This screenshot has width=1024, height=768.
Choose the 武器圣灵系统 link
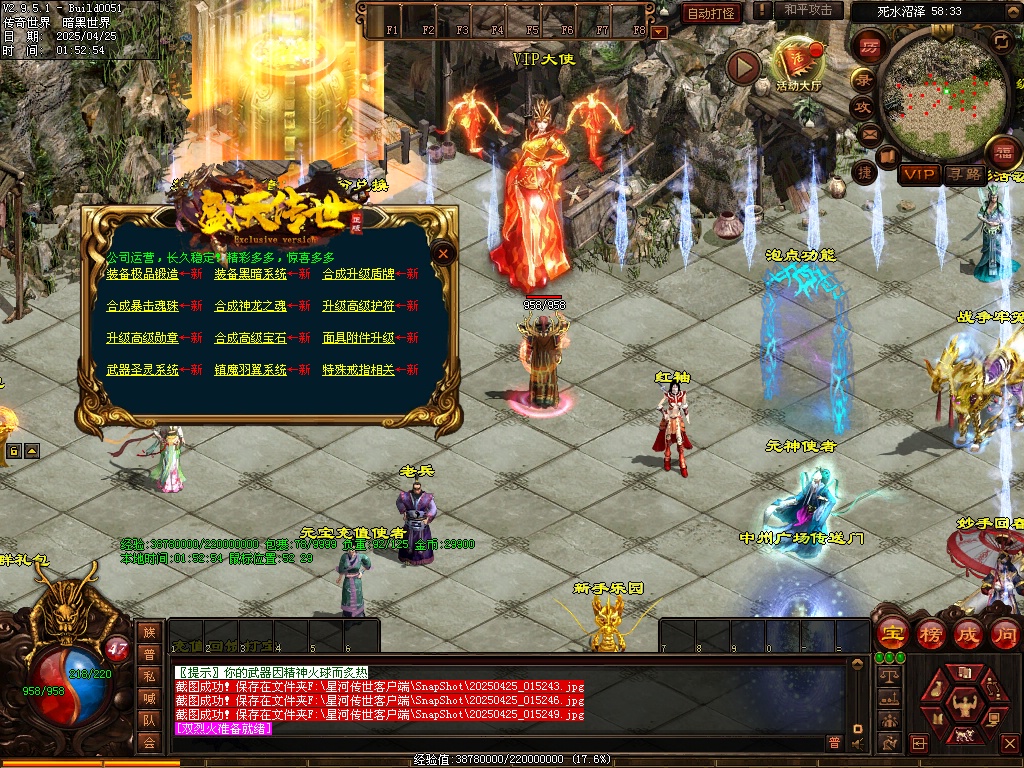(143, 370)
